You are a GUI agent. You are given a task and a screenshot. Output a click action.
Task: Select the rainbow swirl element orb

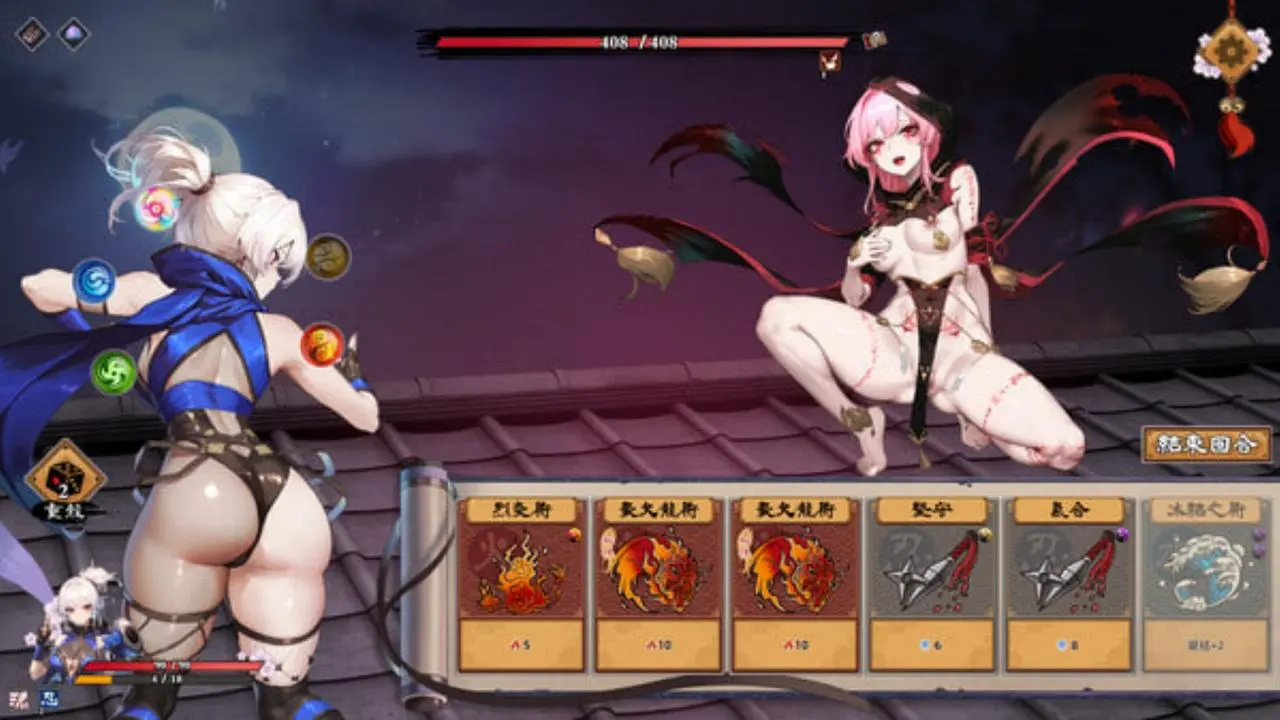tap(157, 208)
